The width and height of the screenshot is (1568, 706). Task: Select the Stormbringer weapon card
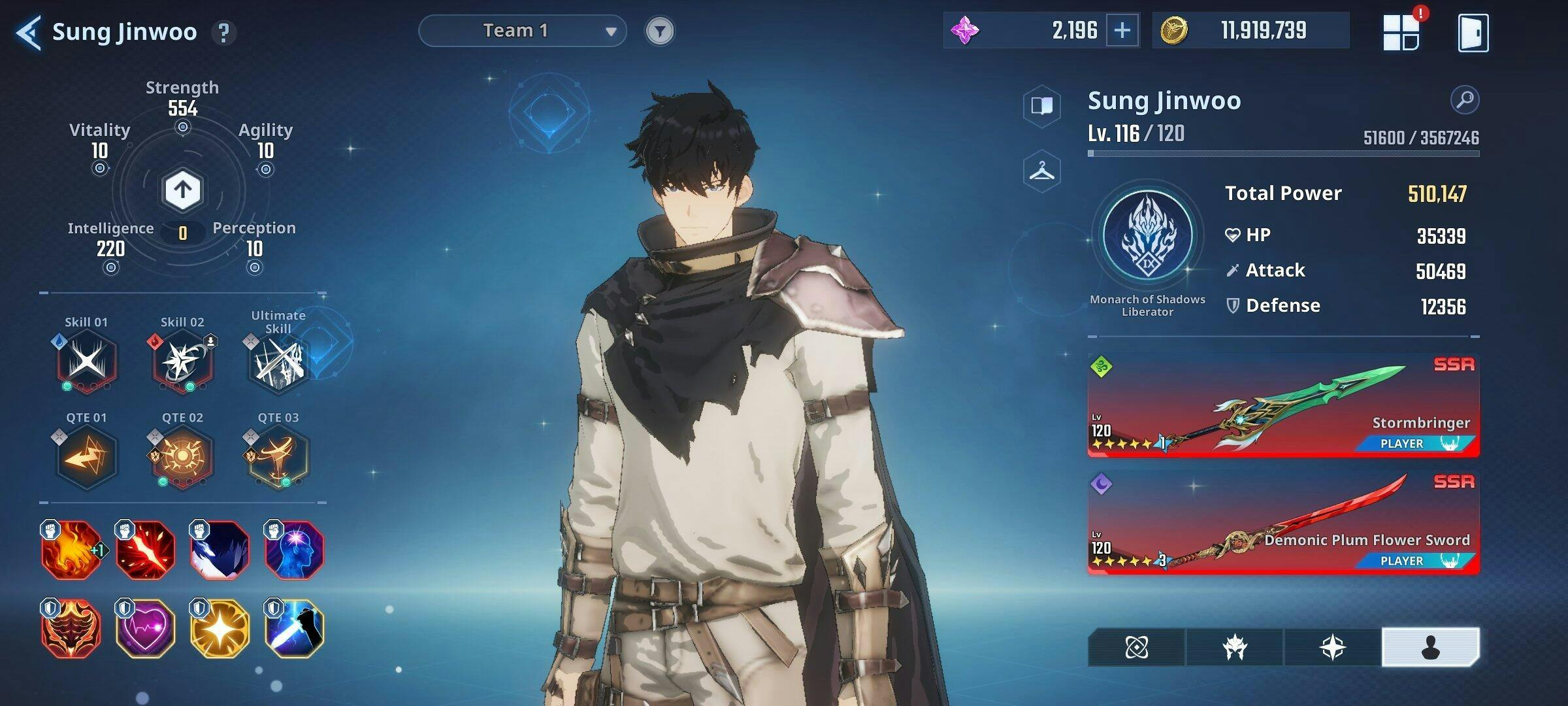point(1283,405)
